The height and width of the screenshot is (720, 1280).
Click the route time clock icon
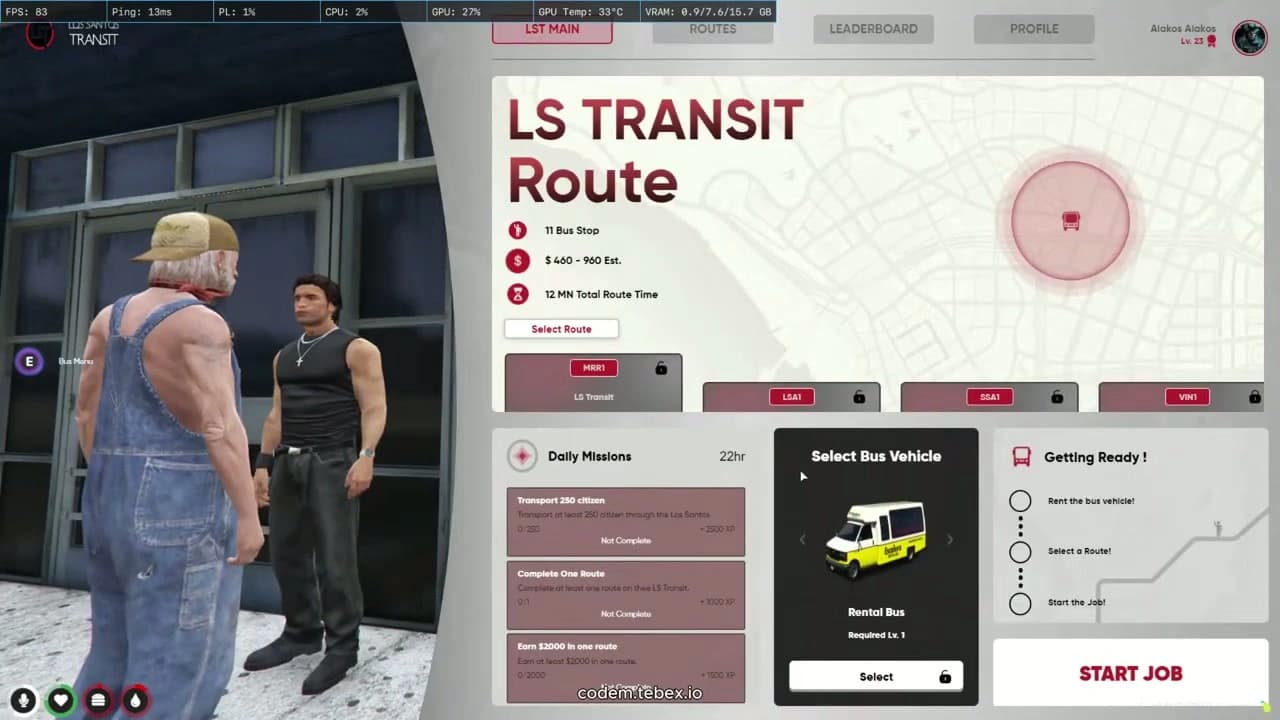517,294
